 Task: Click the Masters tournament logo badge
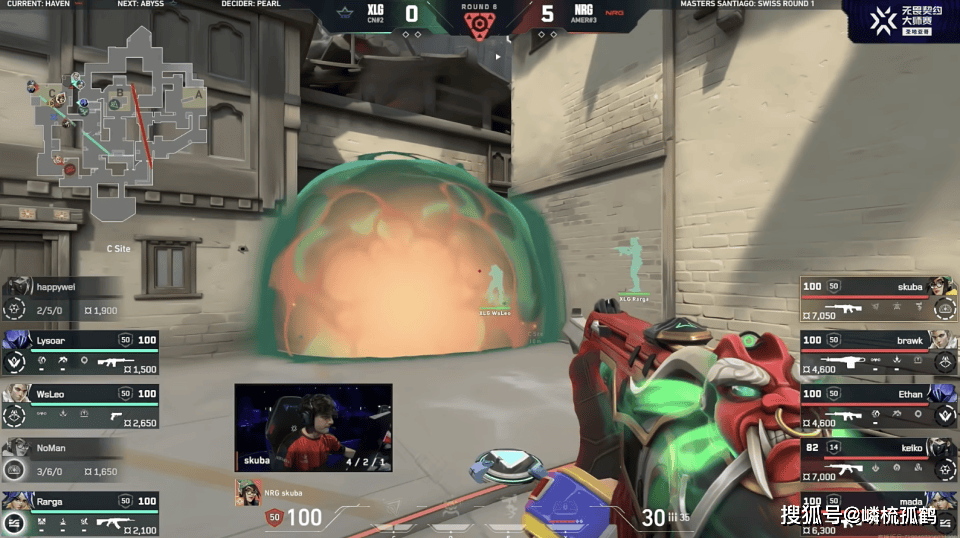click(900, 21)
